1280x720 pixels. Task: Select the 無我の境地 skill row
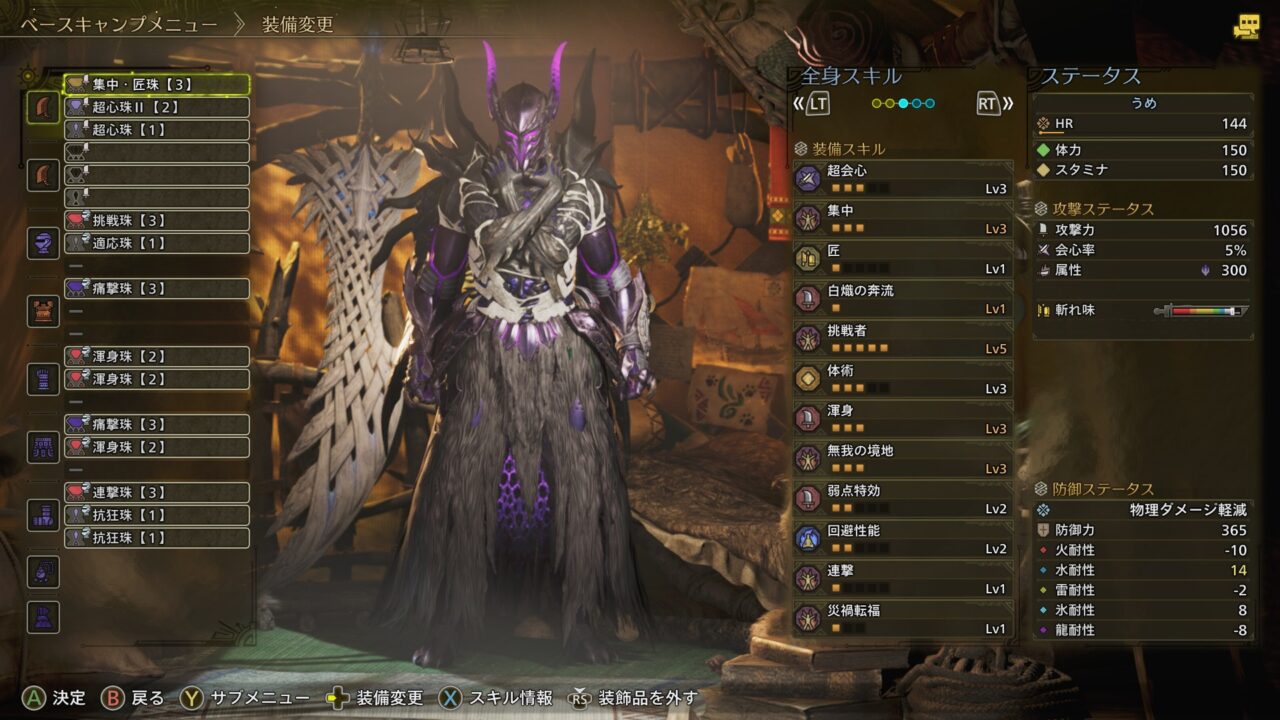coord(903,459)
